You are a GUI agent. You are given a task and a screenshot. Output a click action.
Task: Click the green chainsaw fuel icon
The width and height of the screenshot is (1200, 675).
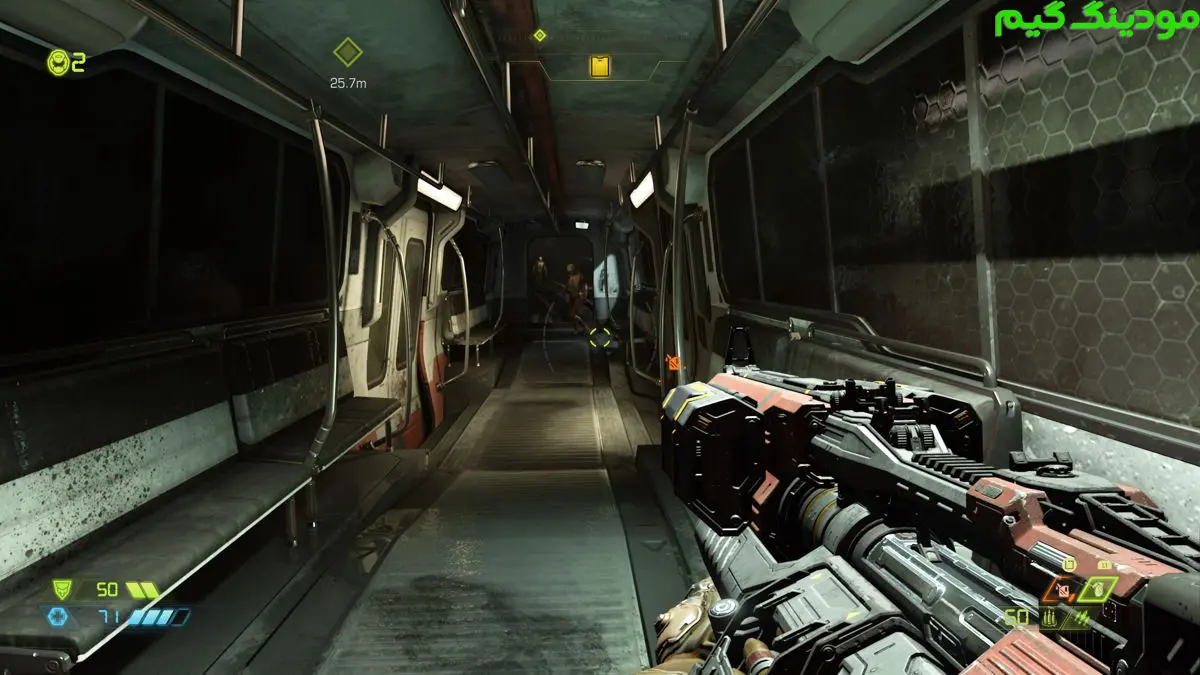(1069, 565)
